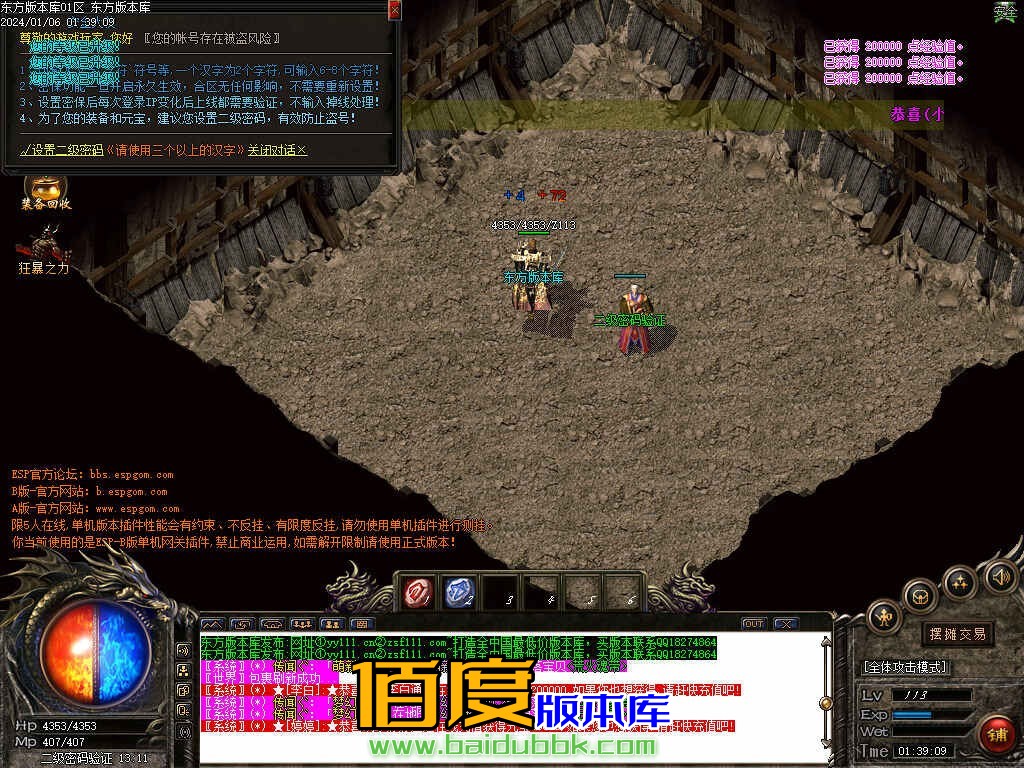Screen dimensions: 1024x768
Task: Open the 摆摊交易 stall trade button
Action: tap(957, 634)
